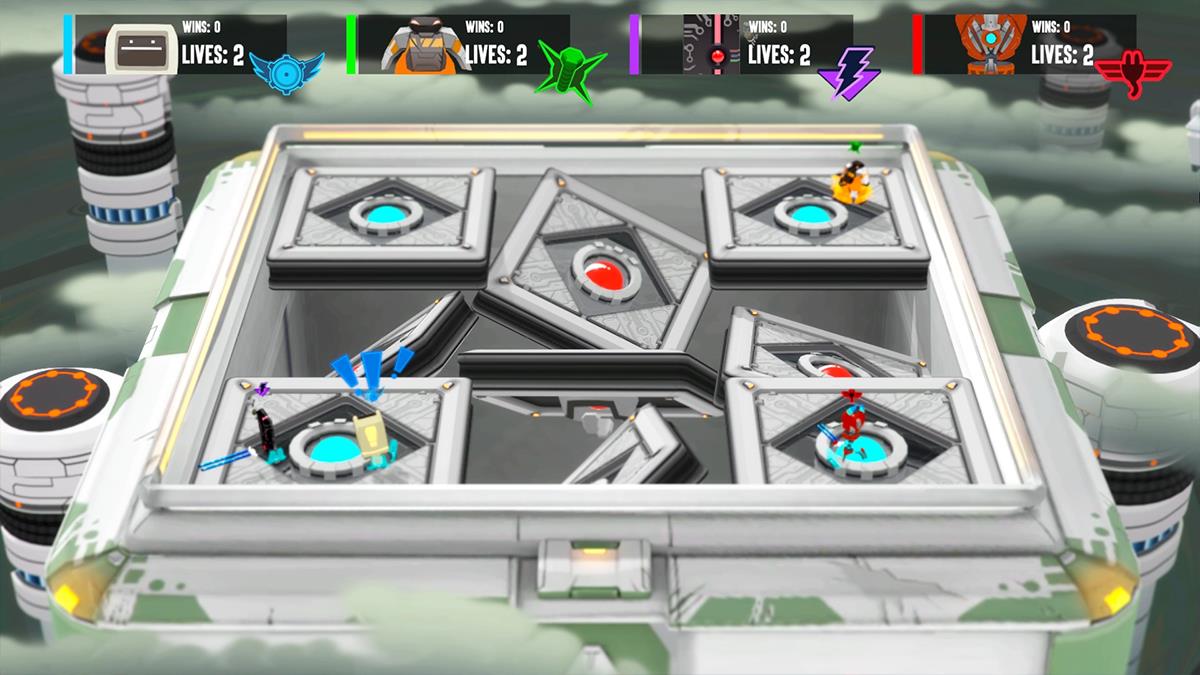Click the blue winged gear emblem
Image resolution: width=1200 pixels, height=675 pixels.
pos(287,71)
